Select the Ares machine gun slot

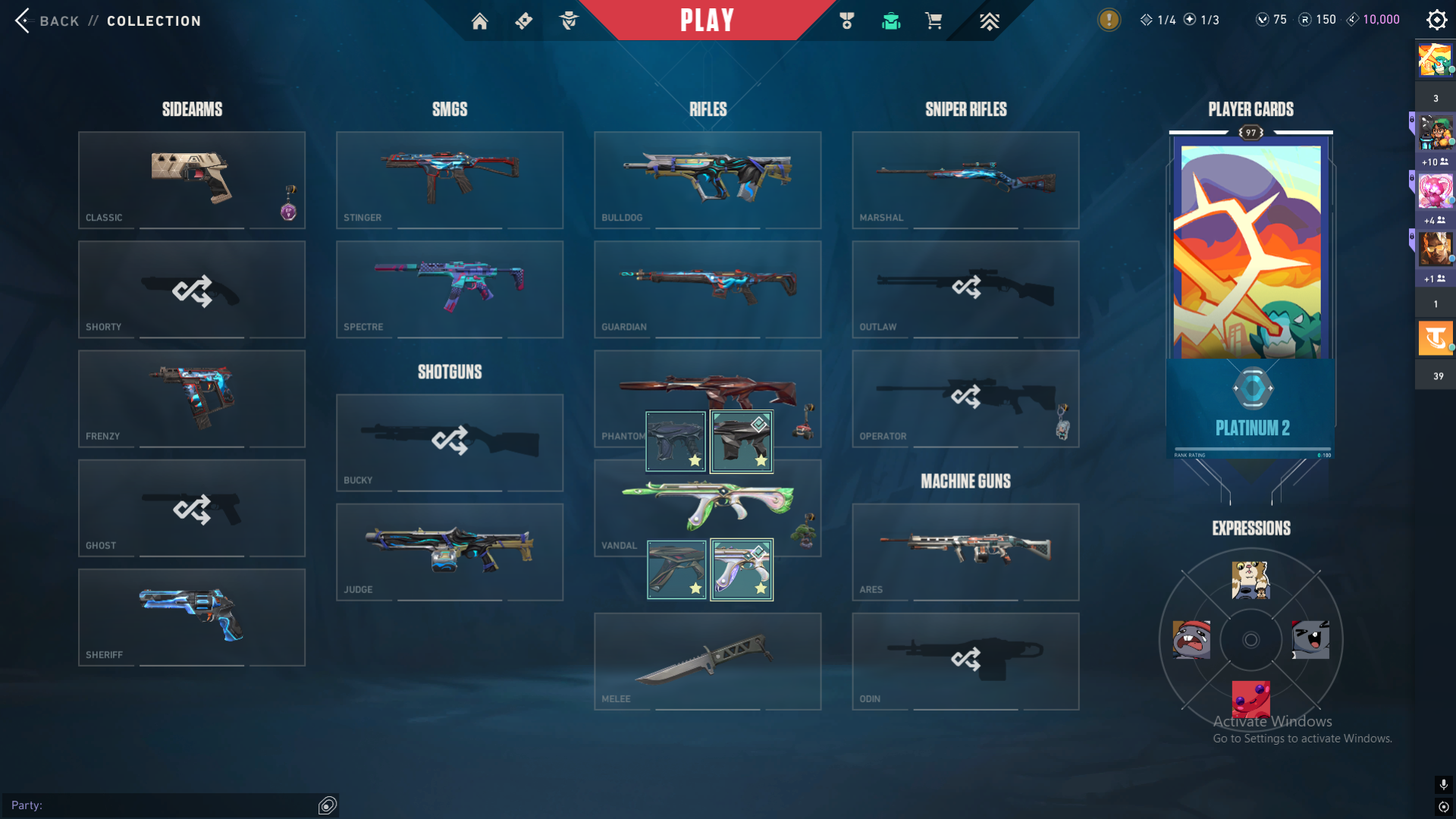coord(965,551)
